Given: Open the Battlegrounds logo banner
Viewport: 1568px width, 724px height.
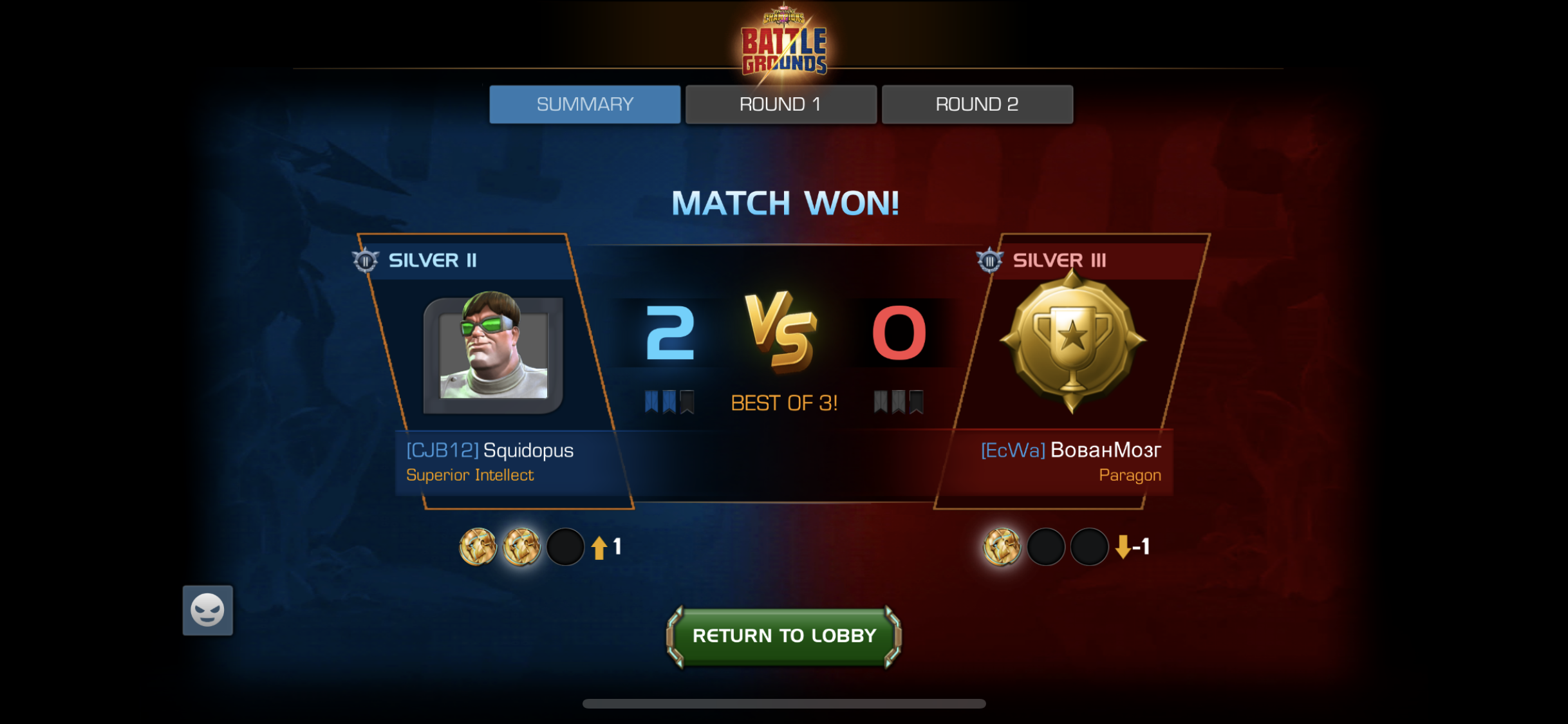Looking at the screenshot, I should click(783, 42).
